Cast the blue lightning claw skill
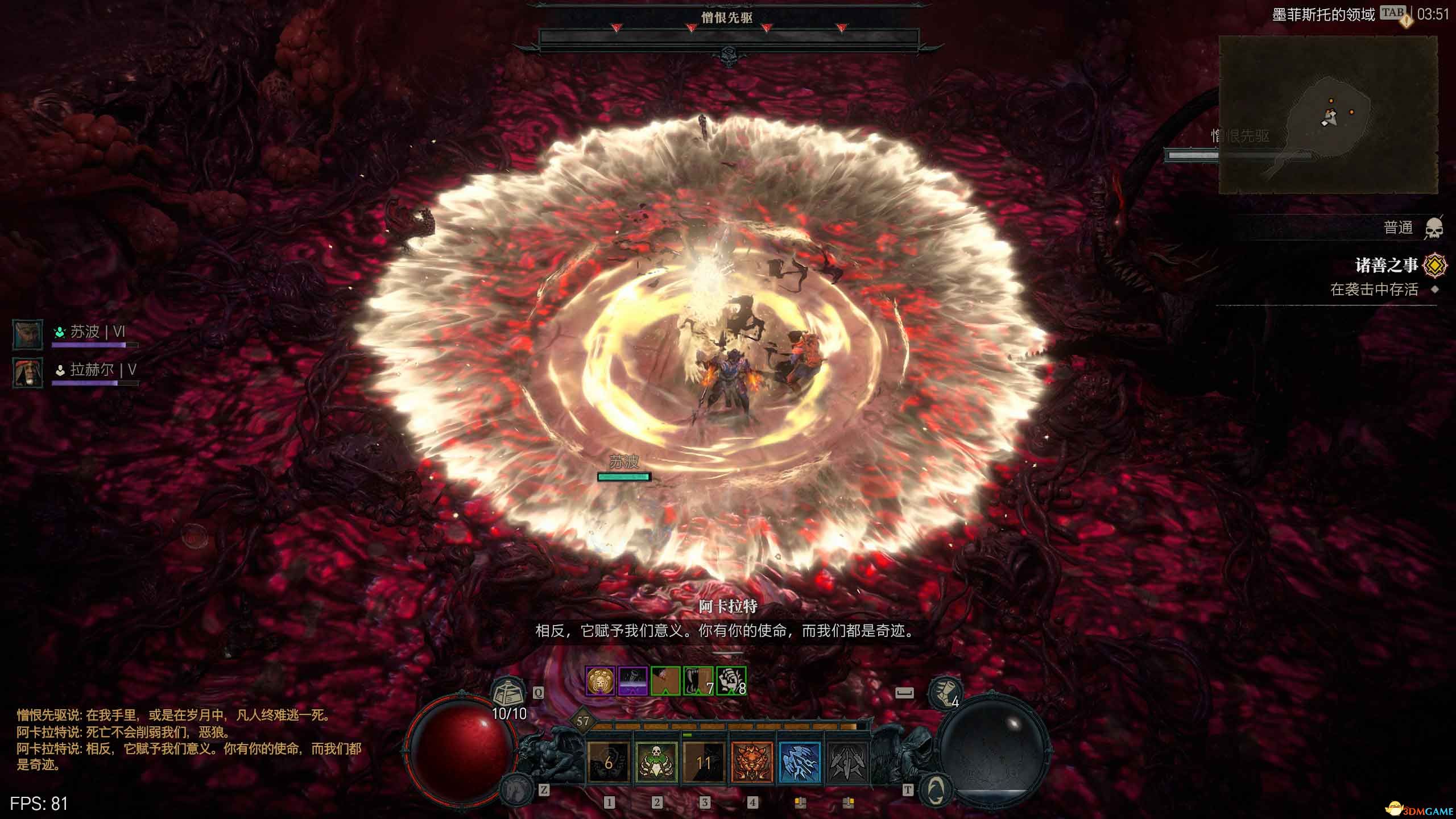Viewport: 1456px width, 819px height. click(800, 762)
